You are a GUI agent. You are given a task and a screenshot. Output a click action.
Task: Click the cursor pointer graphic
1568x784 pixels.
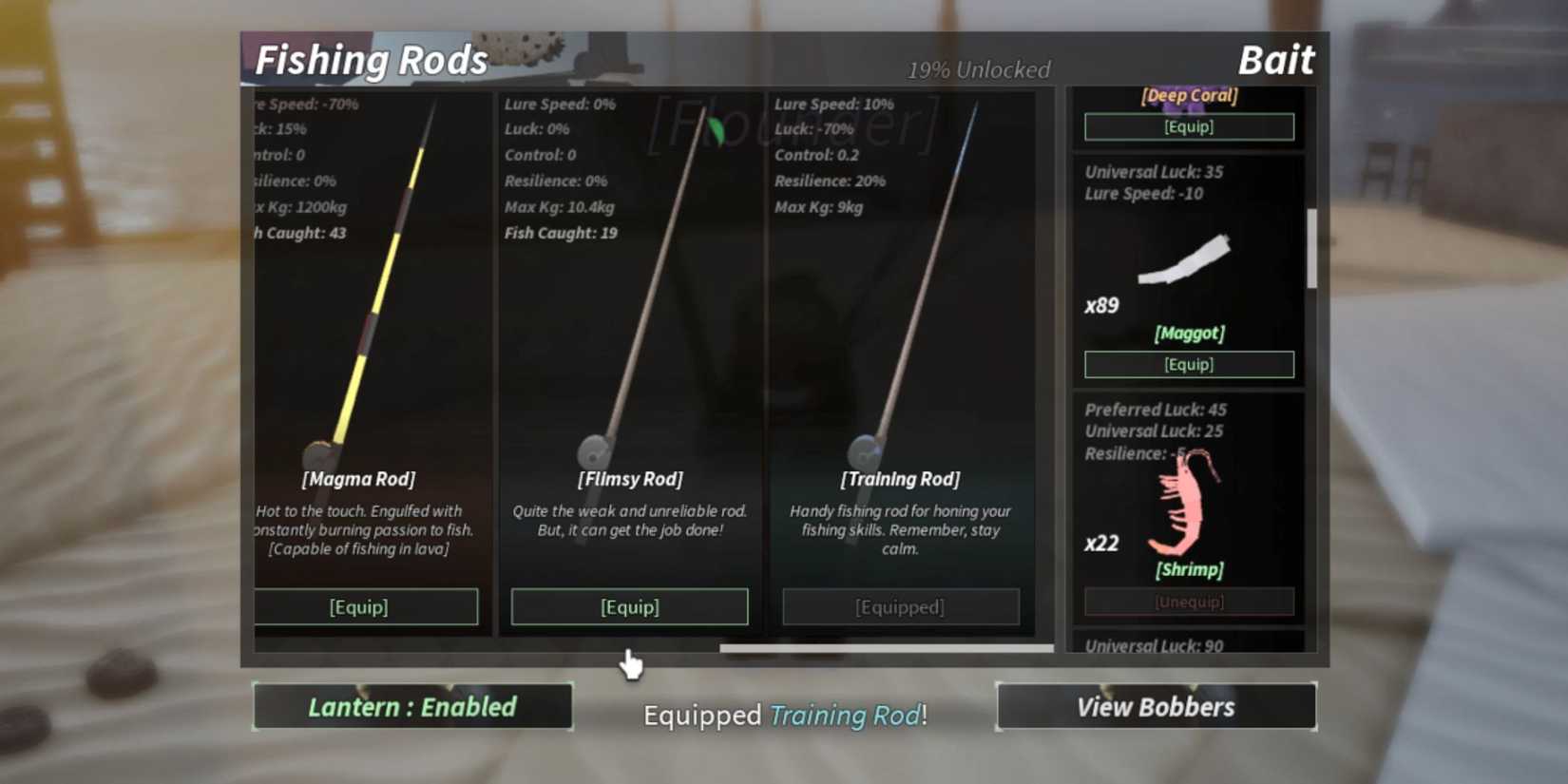632,665
